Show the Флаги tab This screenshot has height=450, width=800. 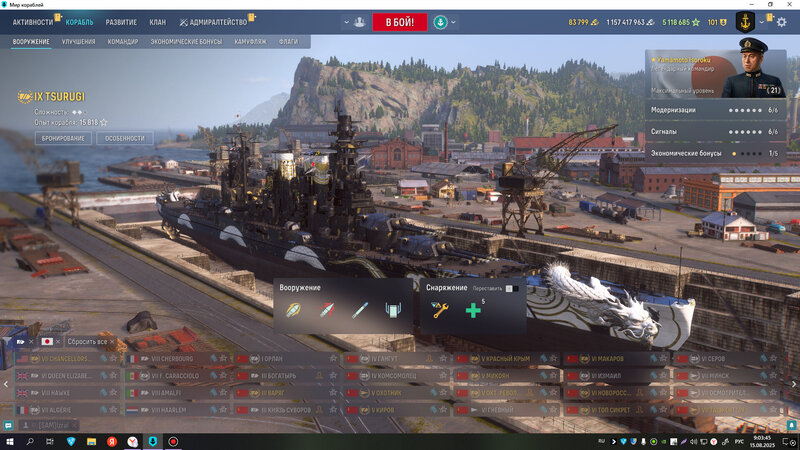tap(289, 42)
